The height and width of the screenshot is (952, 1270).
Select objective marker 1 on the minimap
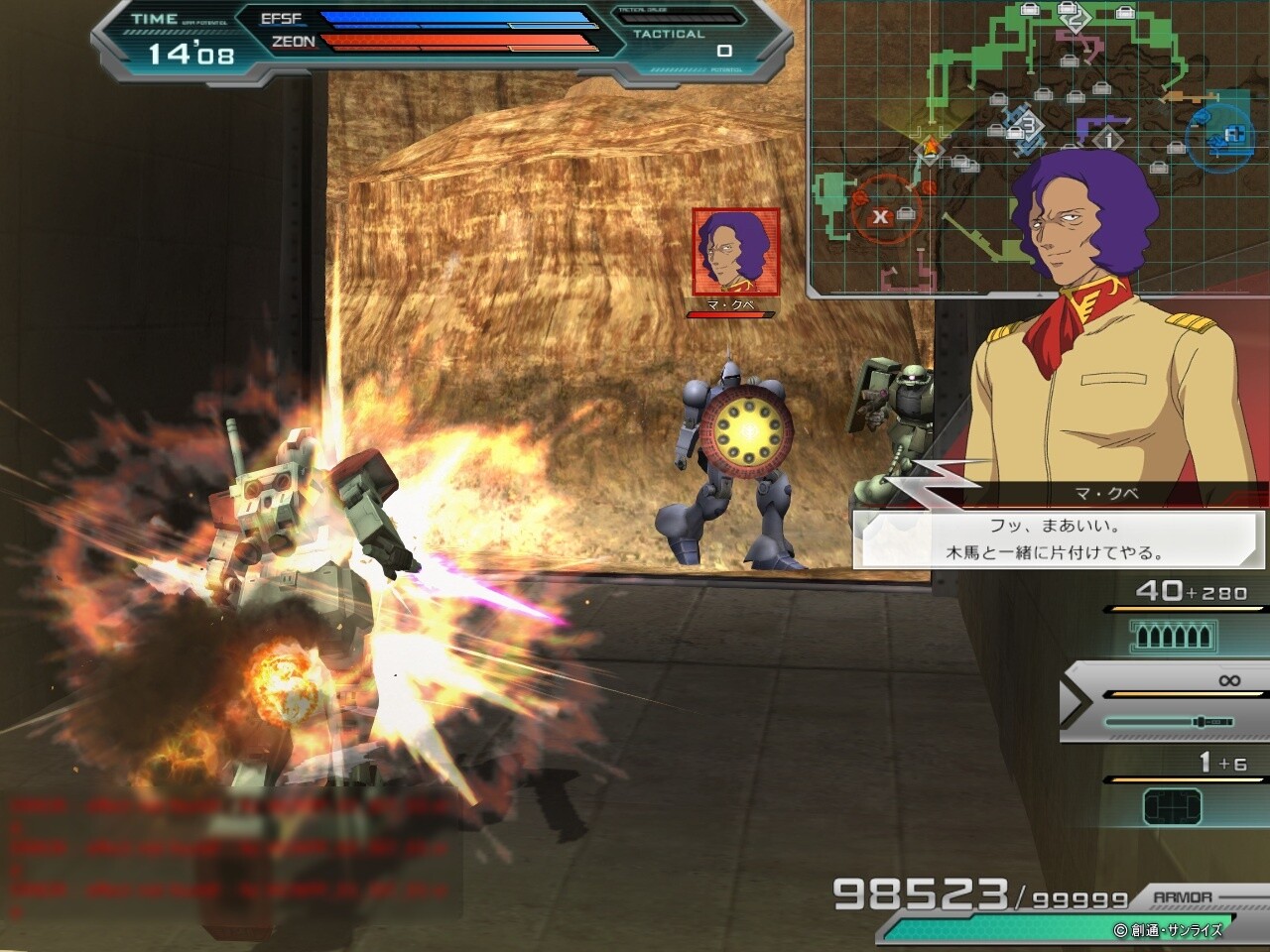coord(1107,138)
